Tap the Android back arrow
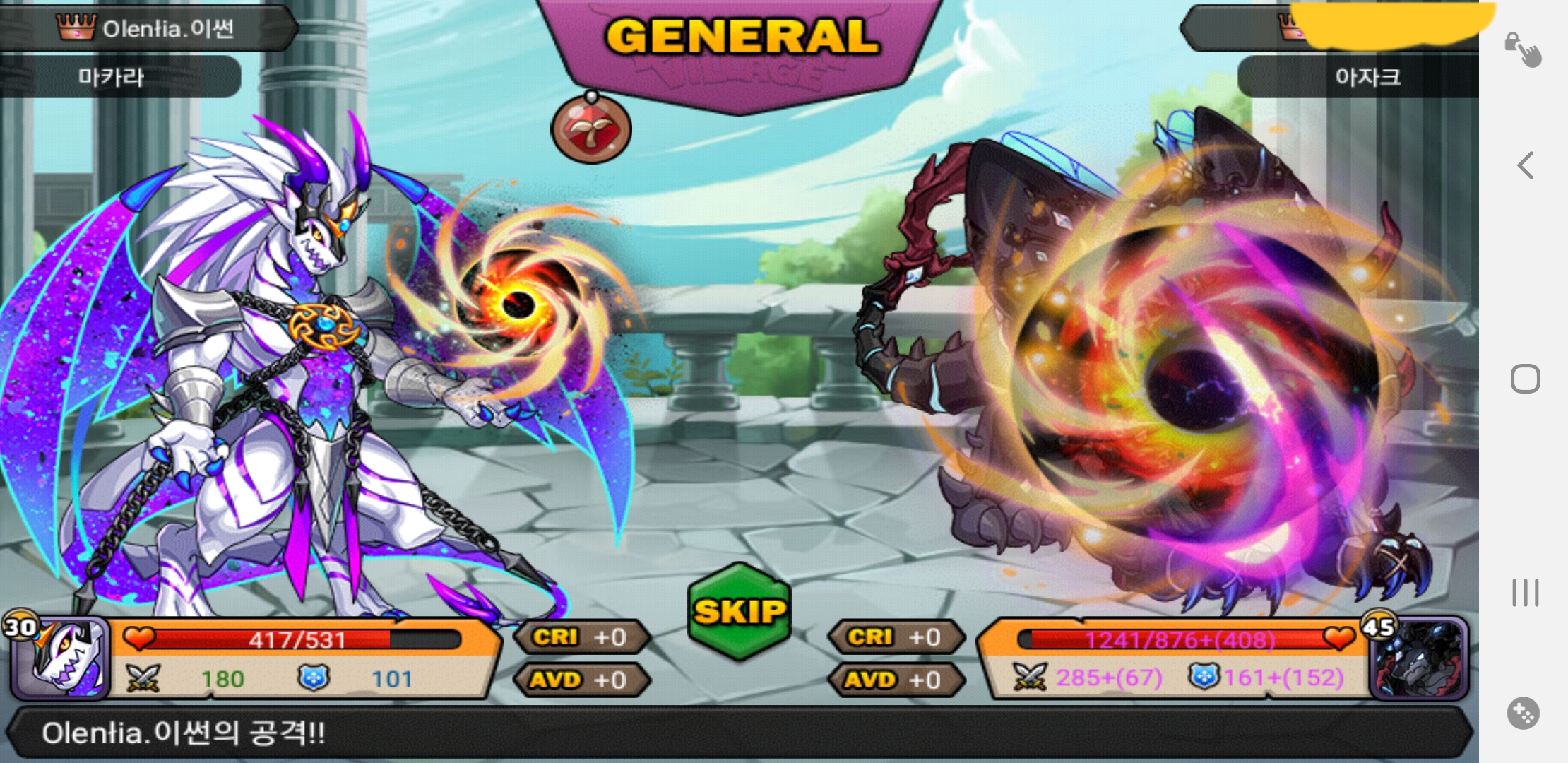Image resolution: width=1568 pixels, height=763 pixels. click(x=1526, y=165)
